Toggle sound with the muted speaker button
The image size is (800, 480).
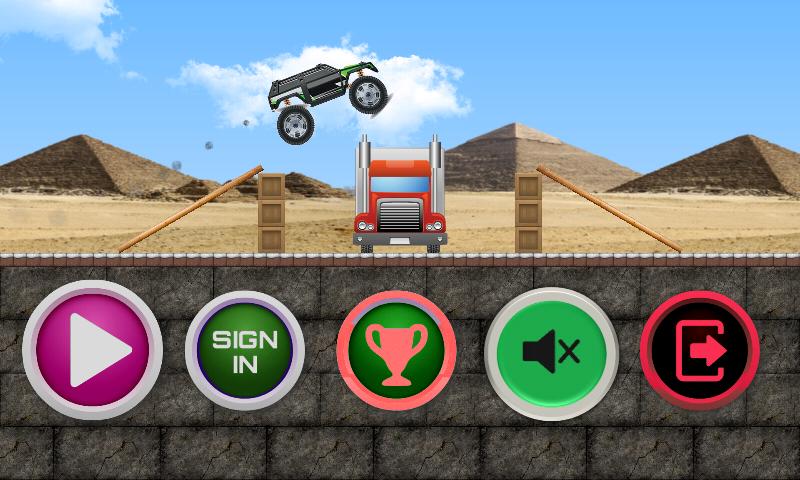click(551, 352)
